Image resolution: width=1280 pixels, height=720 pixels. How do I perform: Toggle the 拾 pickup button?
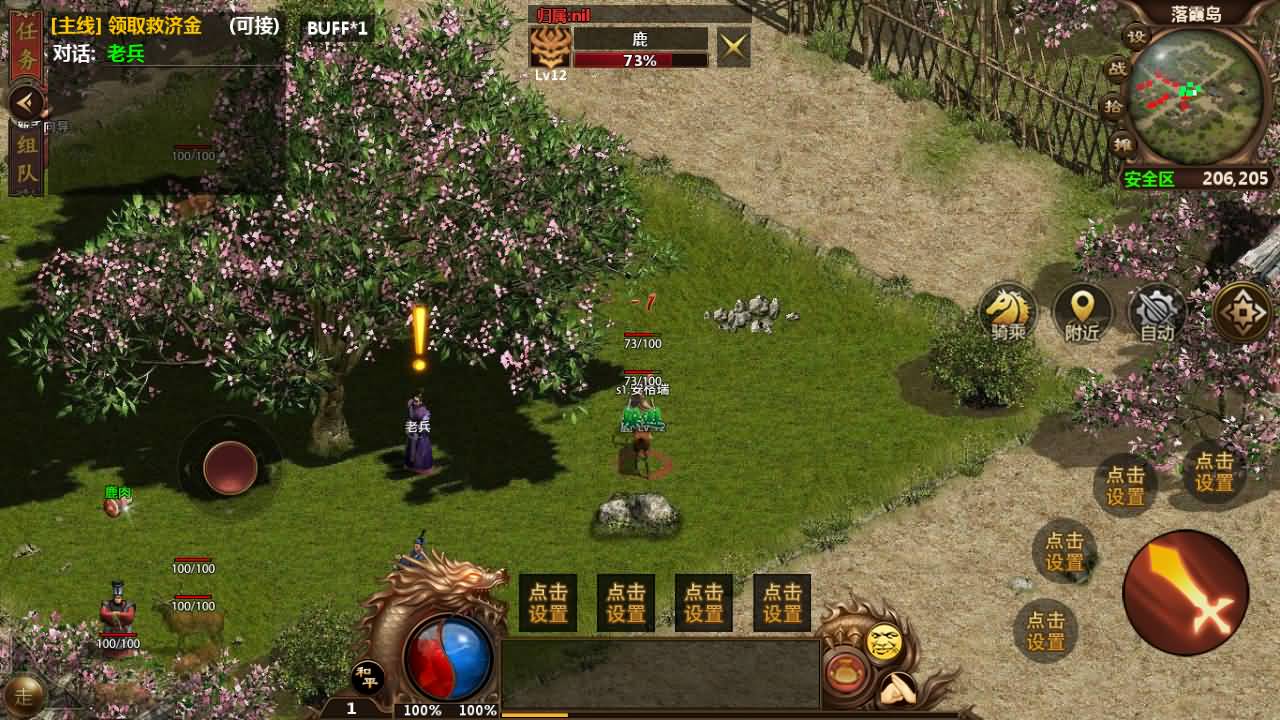click(x=1113, y=107)
